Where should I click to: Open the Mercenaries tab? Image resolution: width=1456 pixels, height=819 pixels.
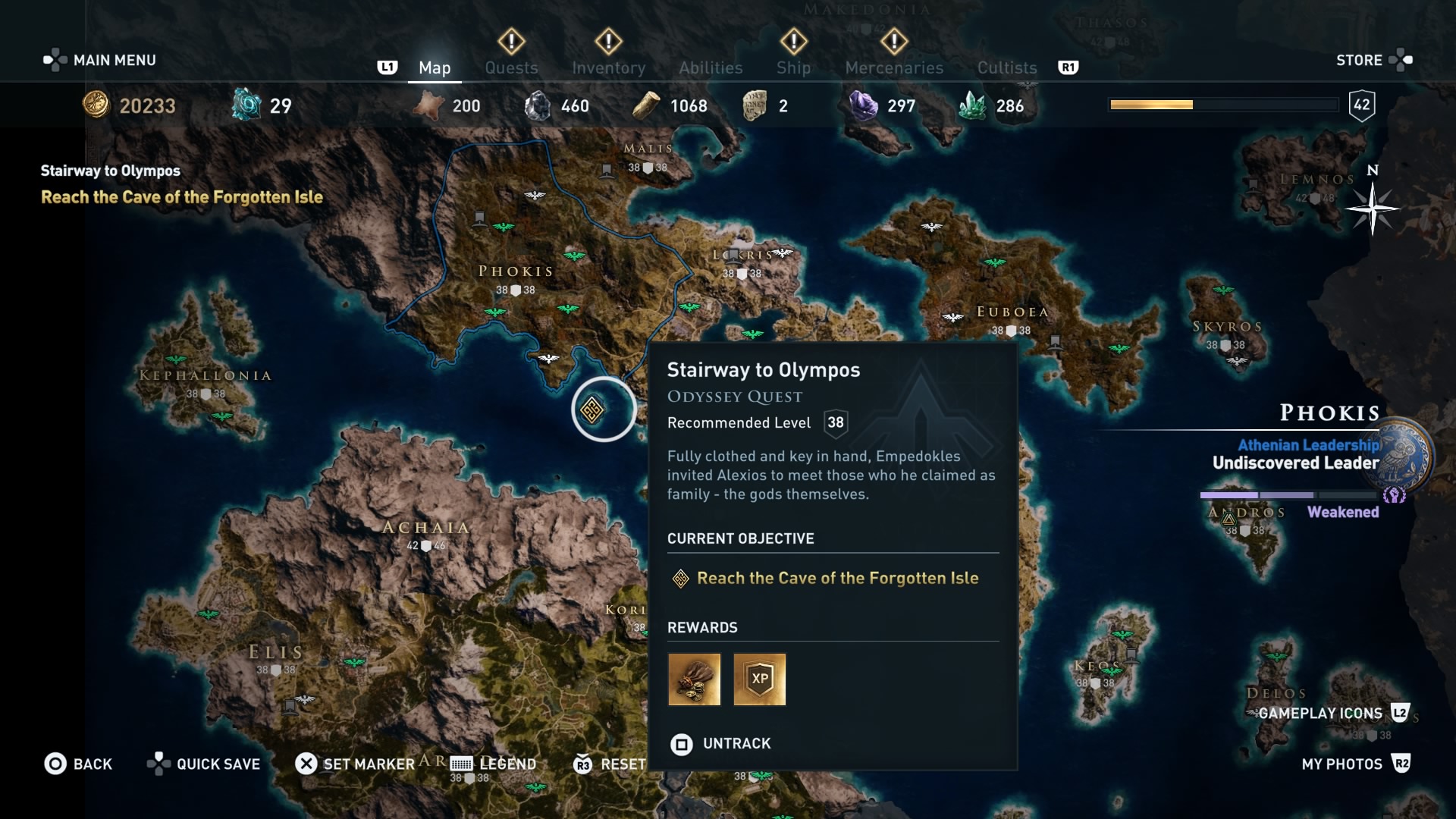tap(894, 67)
